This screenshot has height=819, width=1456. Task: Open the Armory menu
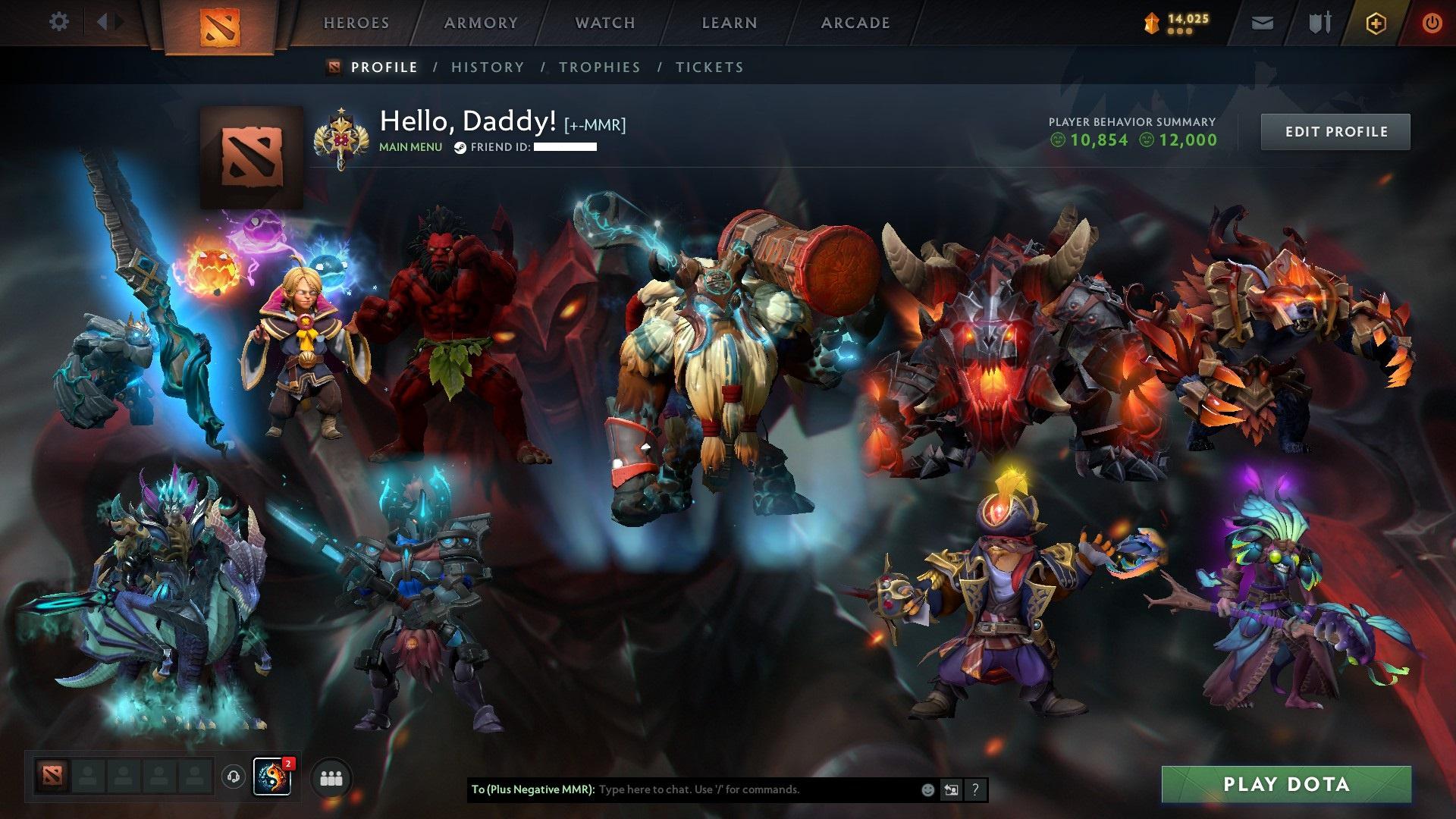click(x=481, y=23)
